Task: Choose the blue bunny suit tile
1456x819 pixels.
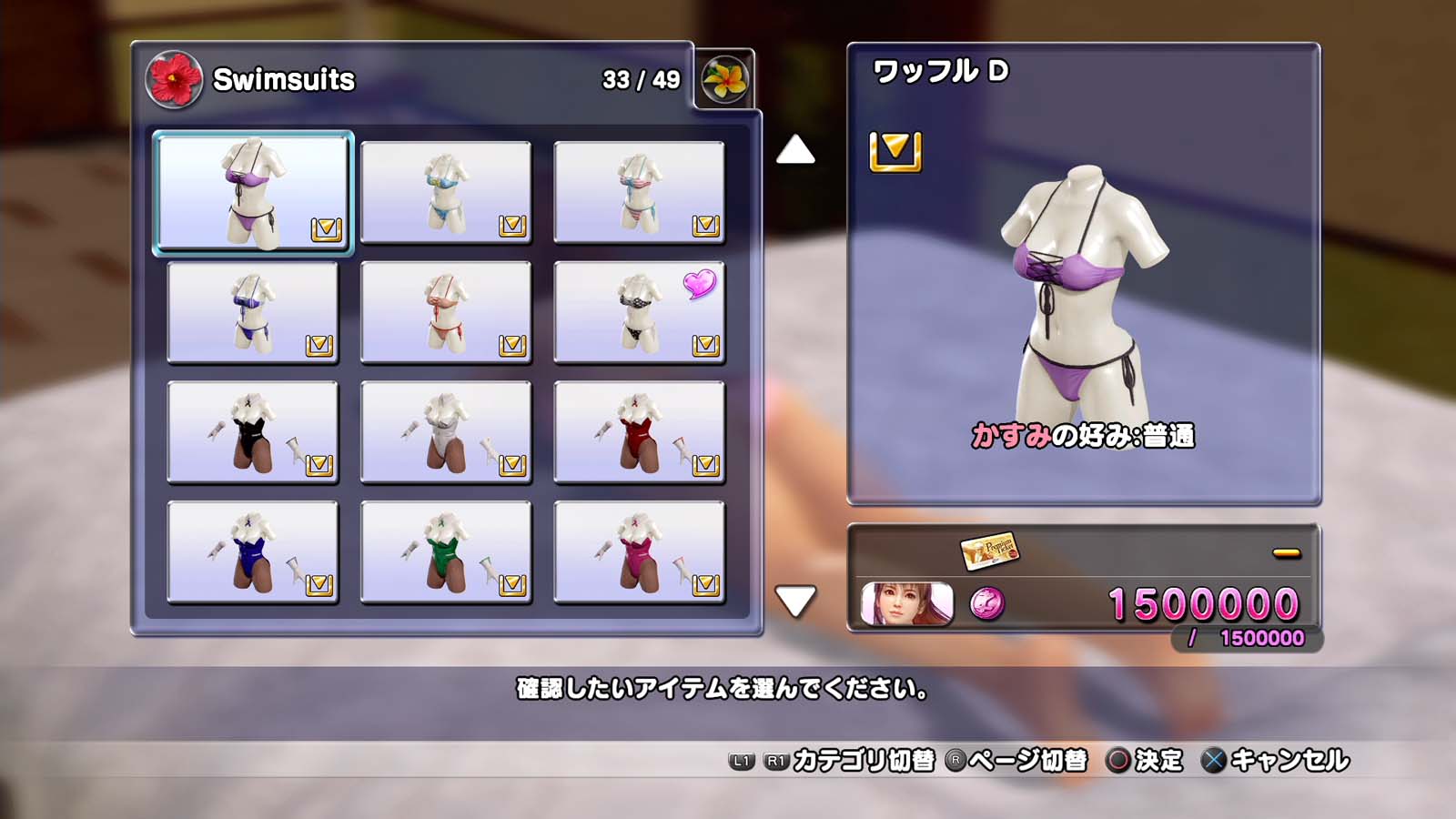Action: click(253, 552)
